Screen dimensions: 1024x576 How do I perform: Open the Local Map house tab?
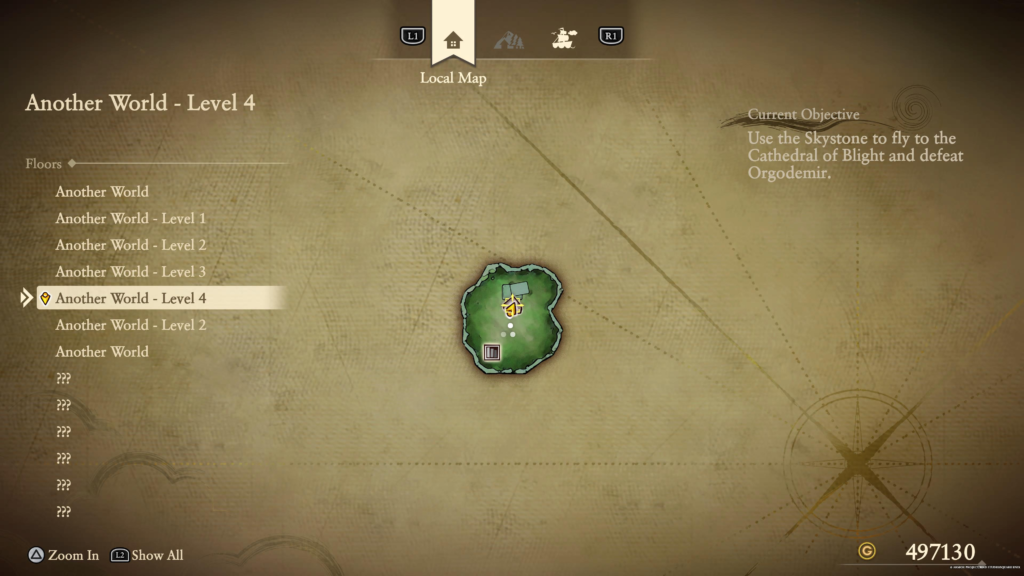(453, 40)
